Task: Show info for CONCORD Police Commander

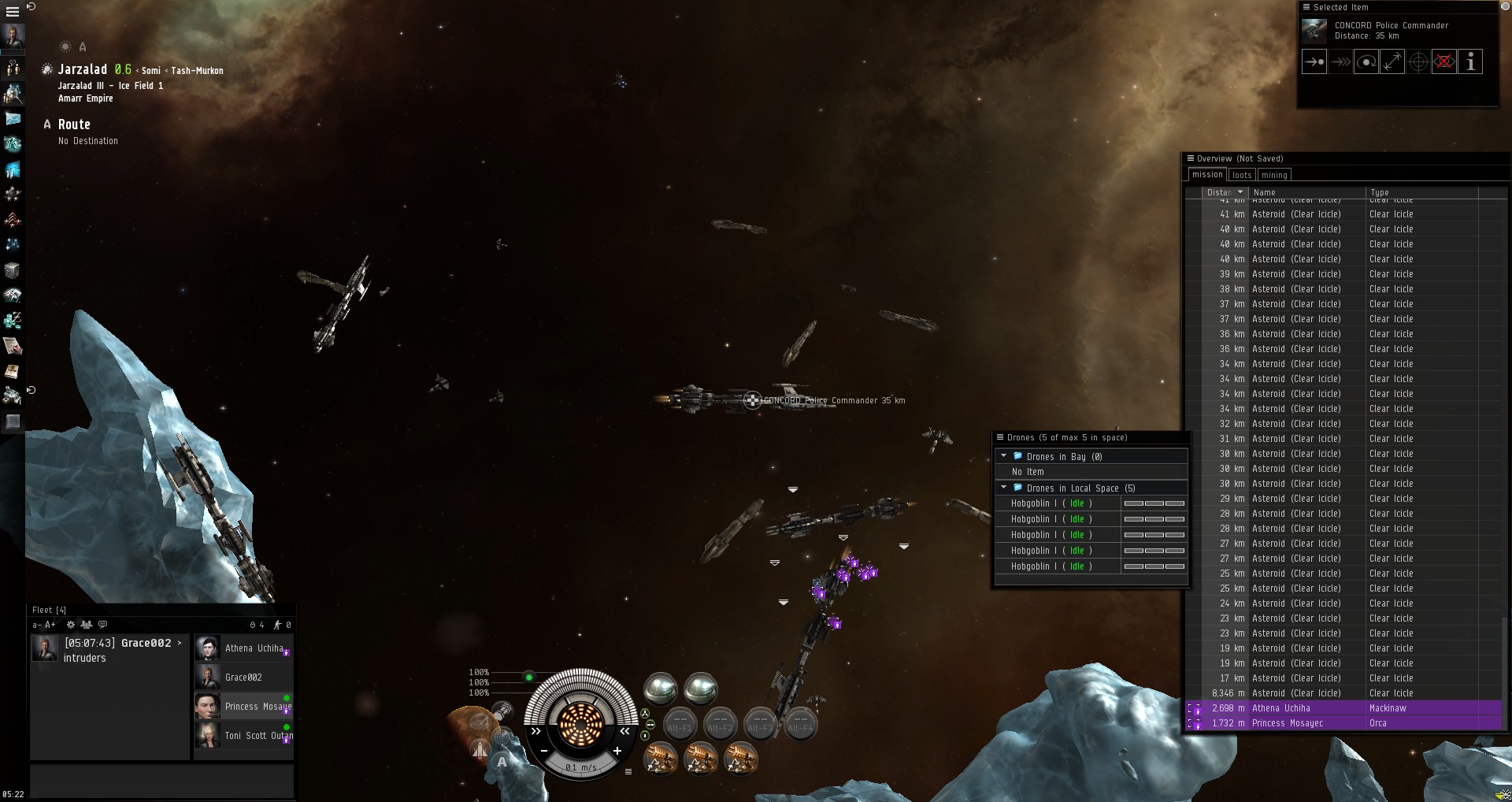Action: (x=1470, y=61)
